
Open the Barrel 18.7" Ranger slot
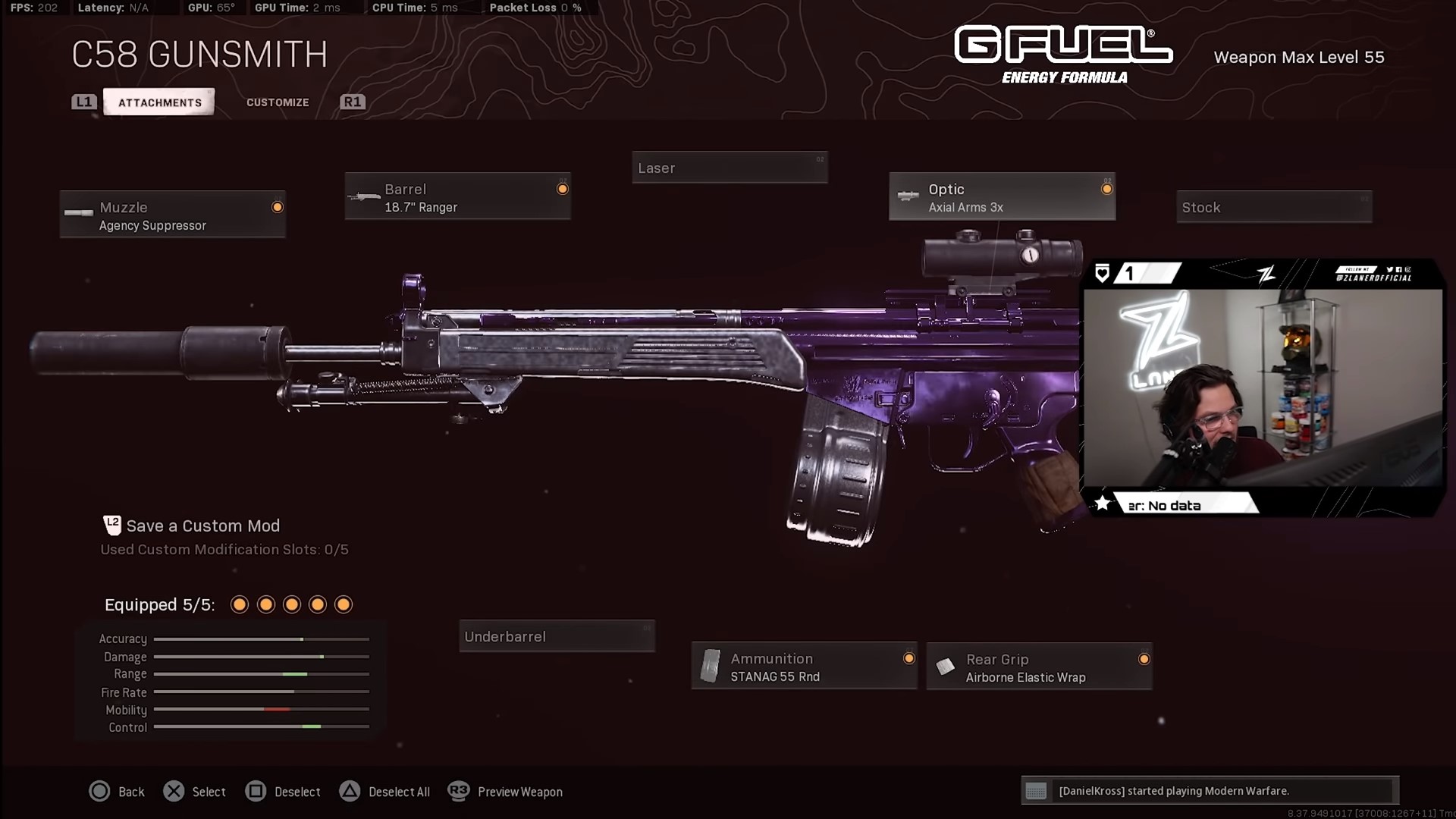click(x=457, y=197)
